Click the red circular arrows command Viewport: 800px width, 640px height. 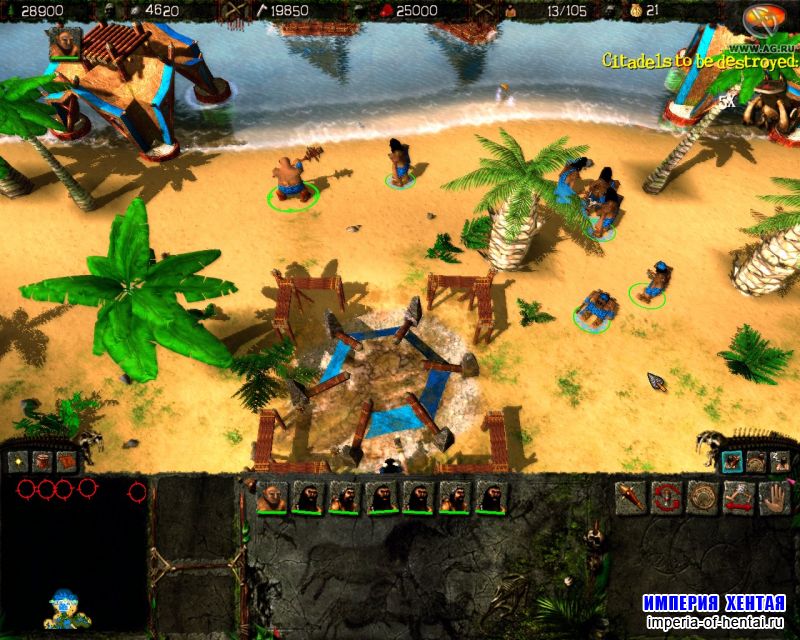pyautogui.click(x=667, y=497)
